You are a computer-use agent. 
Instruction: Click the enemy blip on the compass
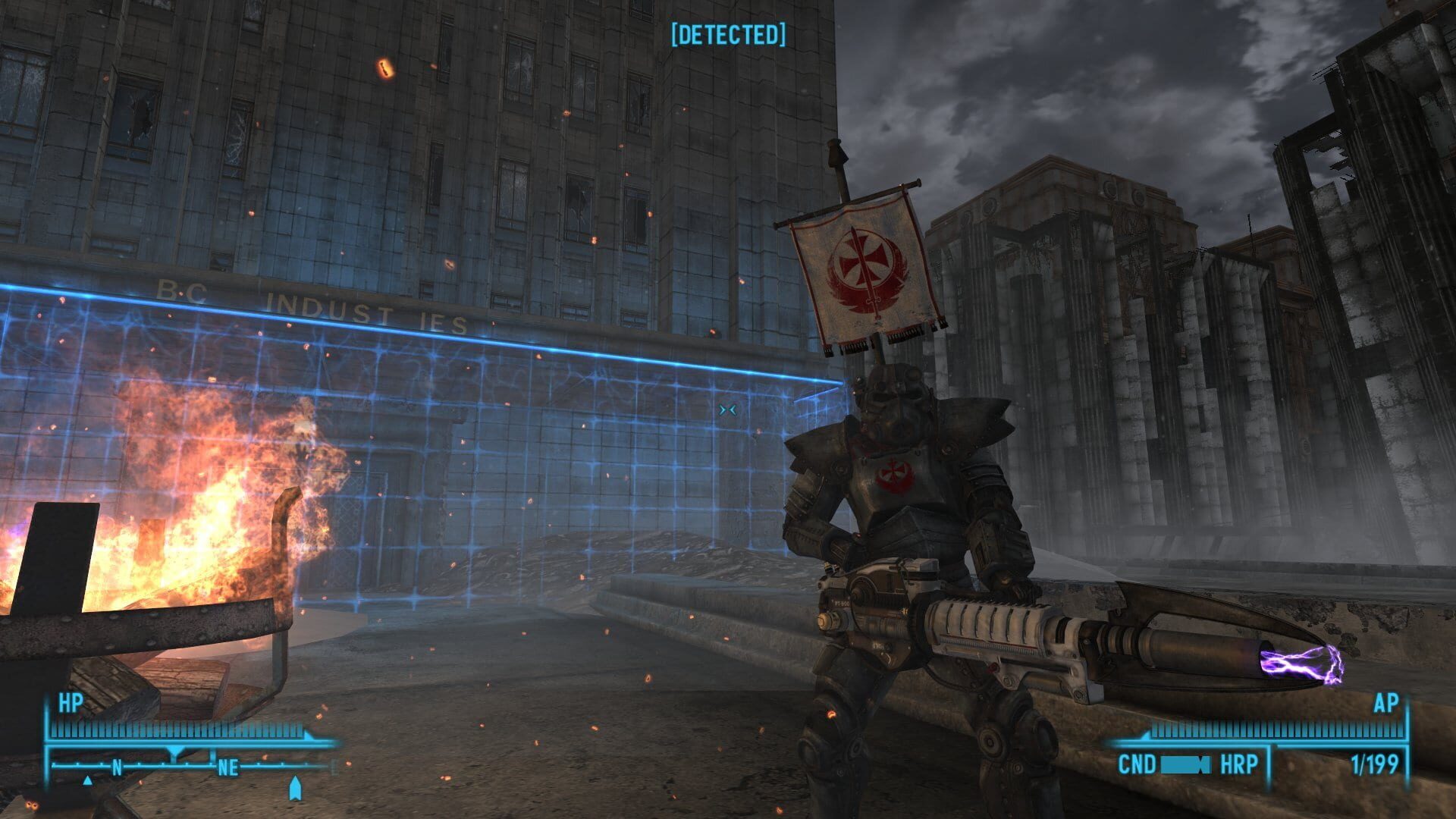coord(87,780)
